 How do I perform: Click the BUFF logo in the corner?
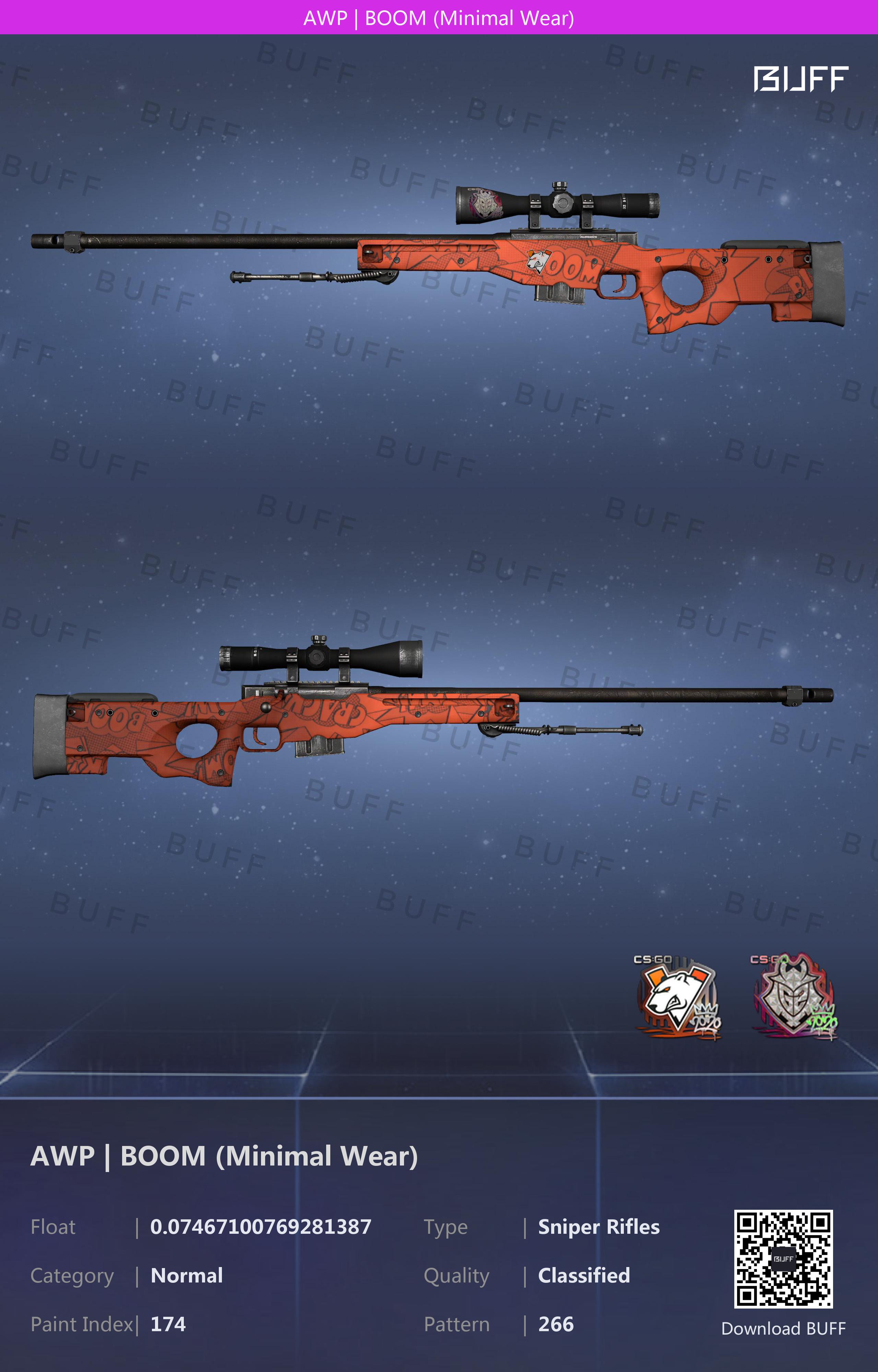pyautogui.click(x=800, y=79)
